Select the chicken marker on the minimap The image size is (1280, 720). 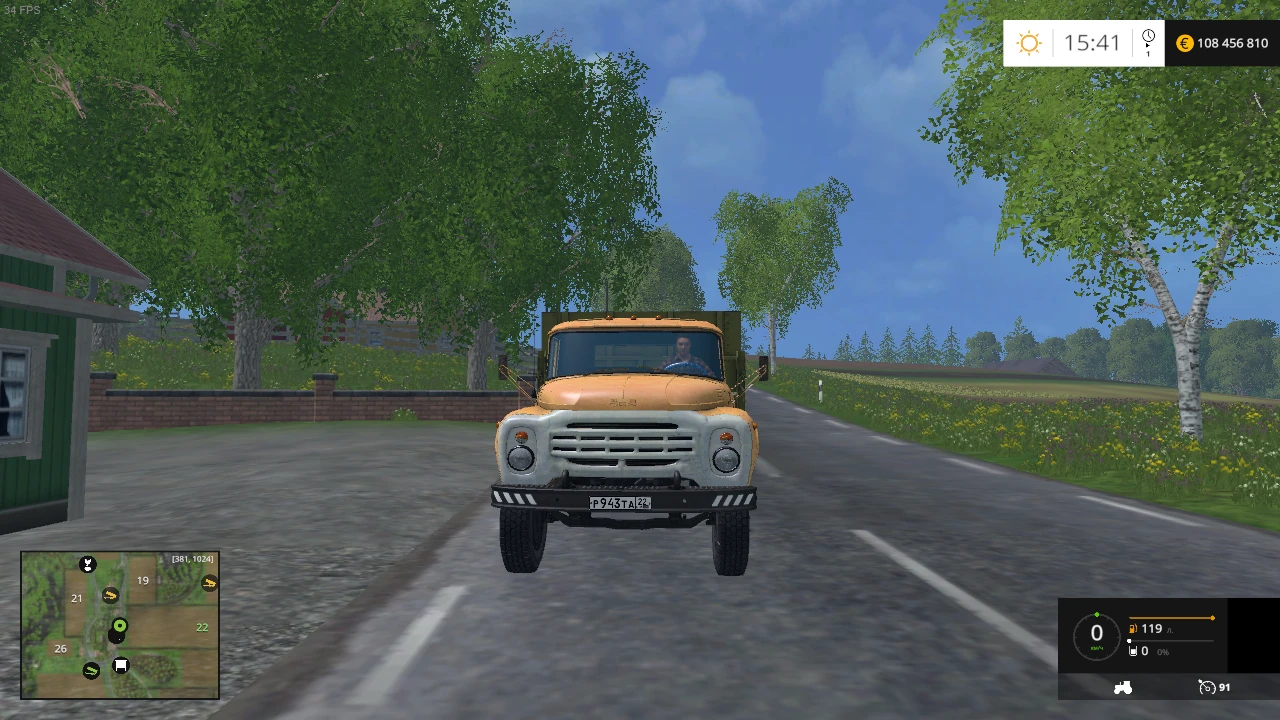[88, 565]
